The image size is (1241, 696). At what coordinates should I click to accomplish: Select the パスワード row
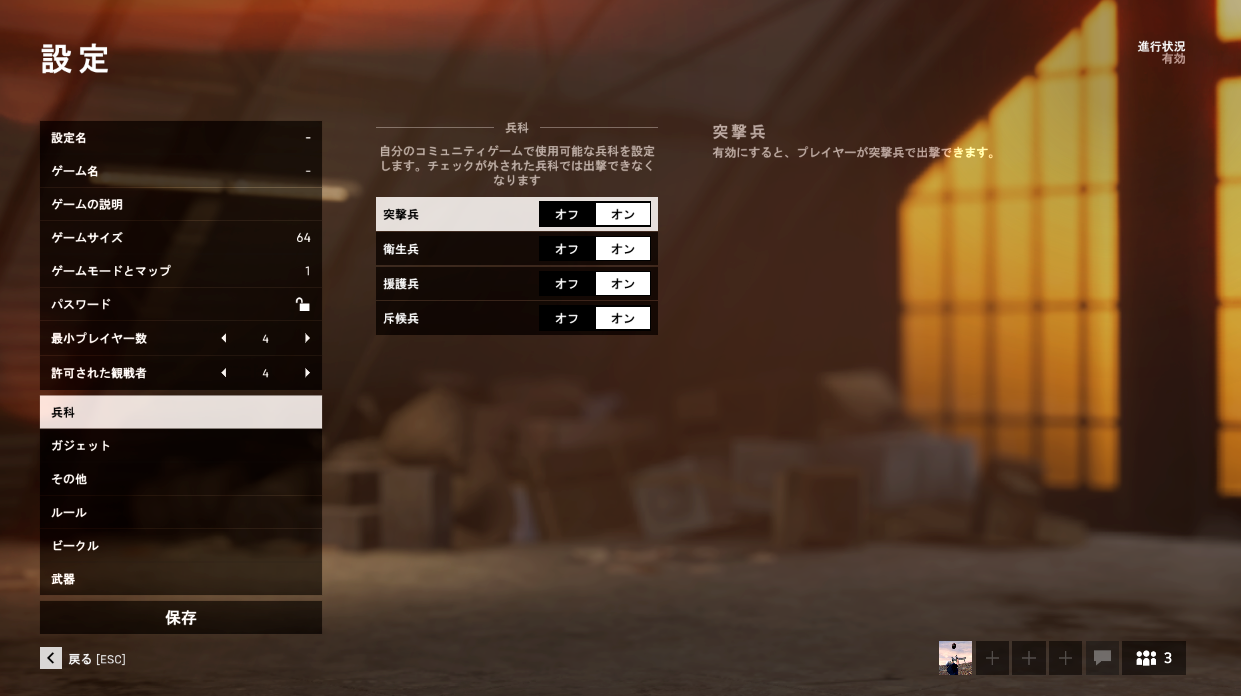click(x=180, y=304)
